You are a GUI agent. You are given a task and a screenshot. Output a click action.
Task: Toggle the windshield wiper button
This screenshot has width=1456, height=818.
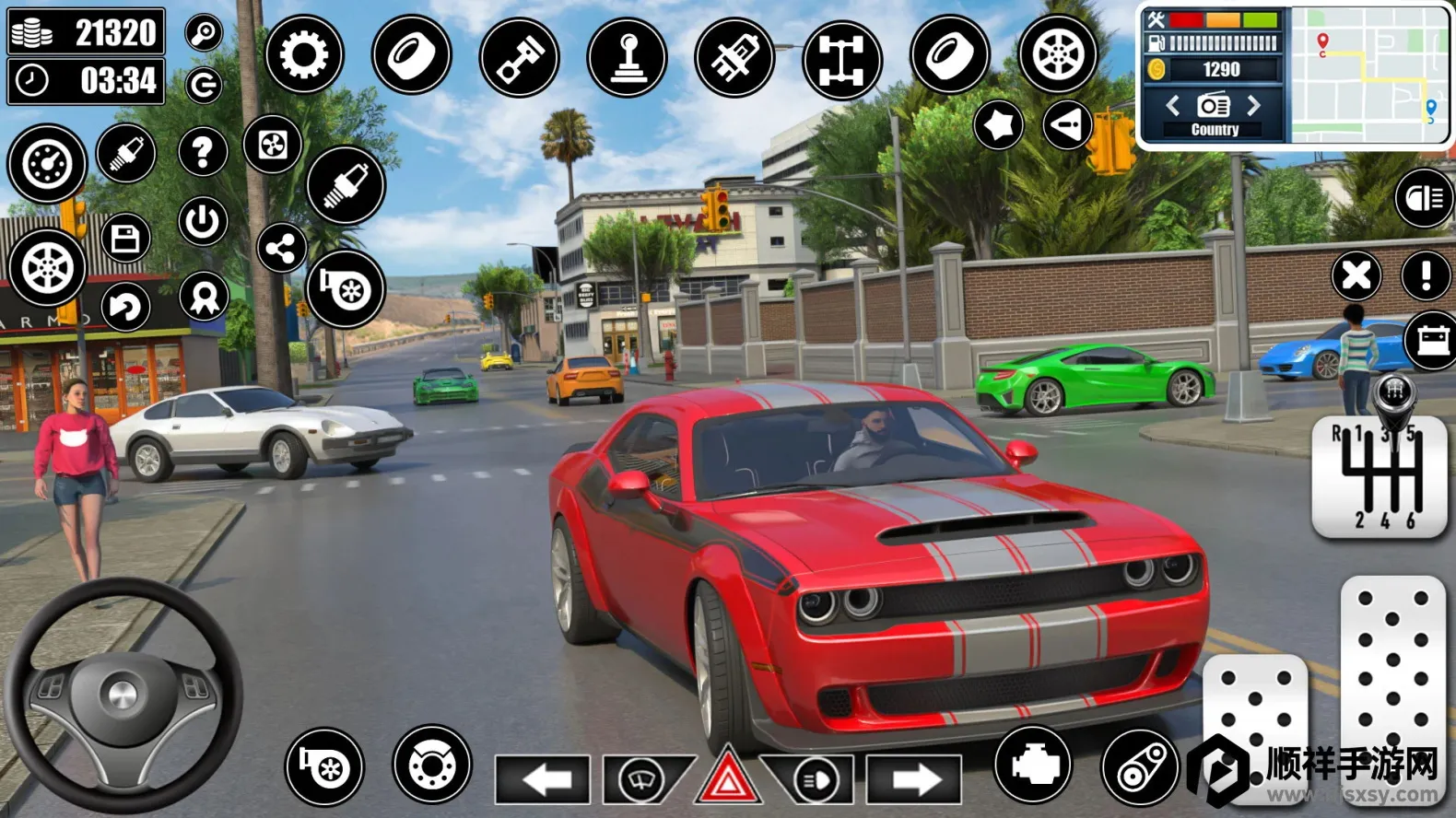(643, 779)
